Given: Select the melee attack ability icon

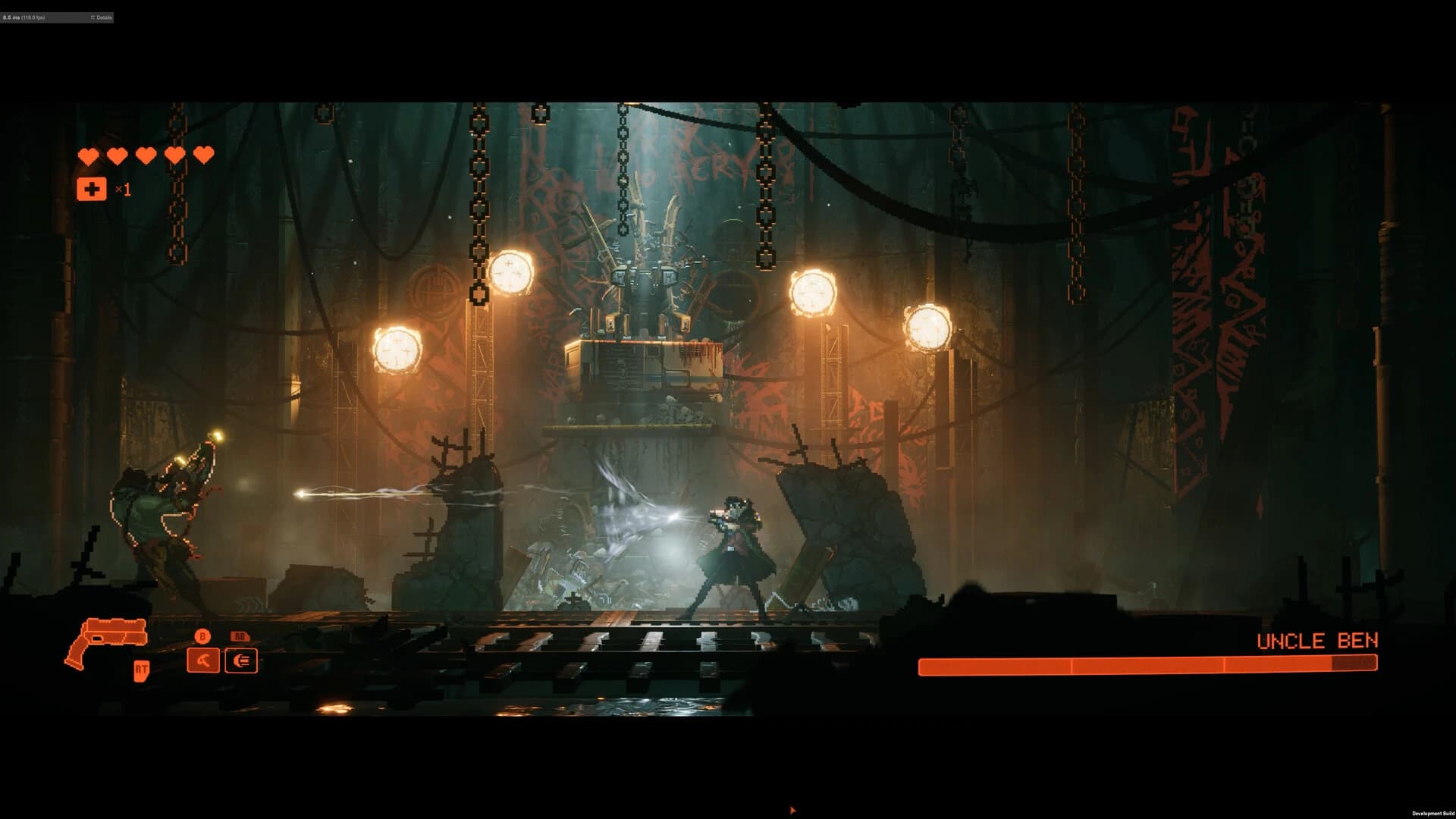Looking at the screenshot, I should tap(203, 661).
